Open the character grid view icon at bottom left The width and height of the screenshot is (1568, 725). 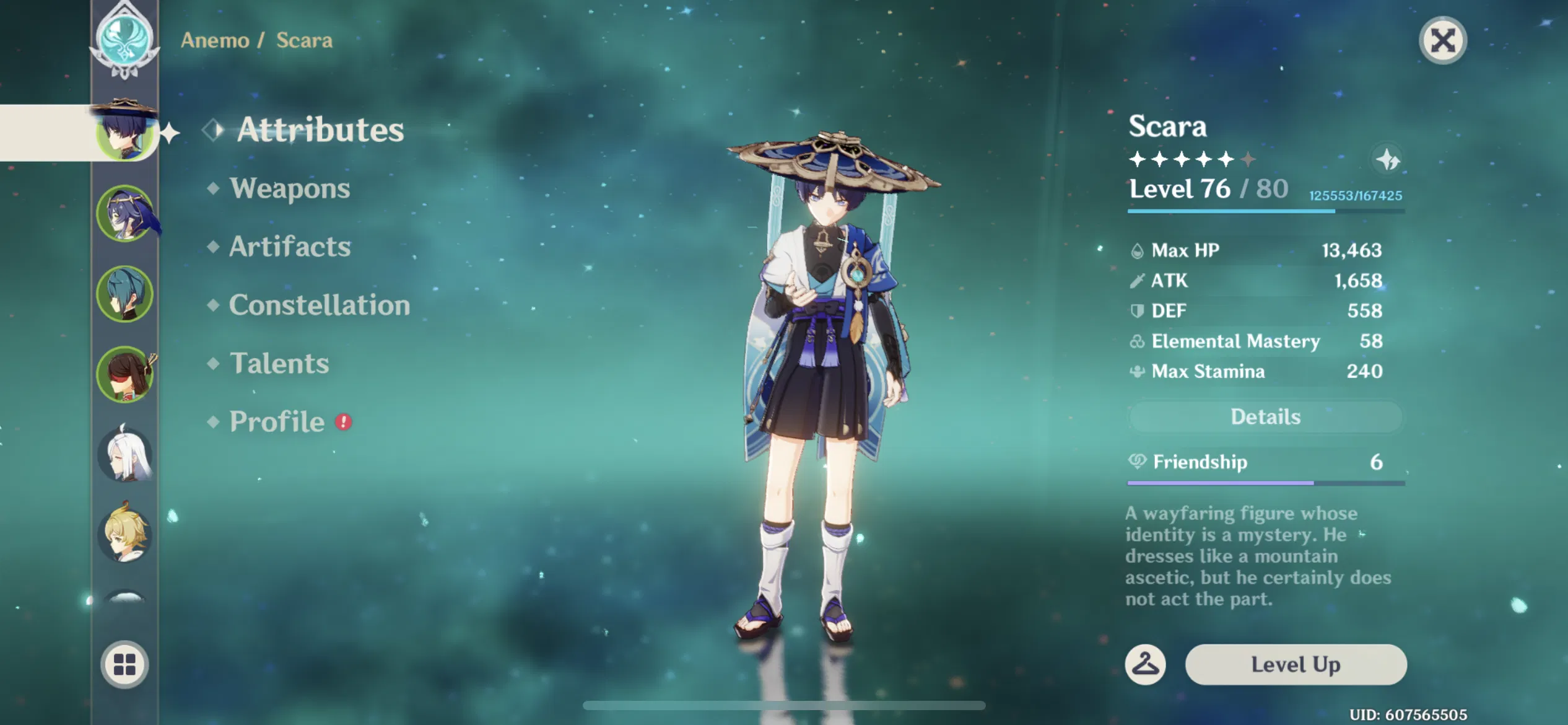pos(125,664)
